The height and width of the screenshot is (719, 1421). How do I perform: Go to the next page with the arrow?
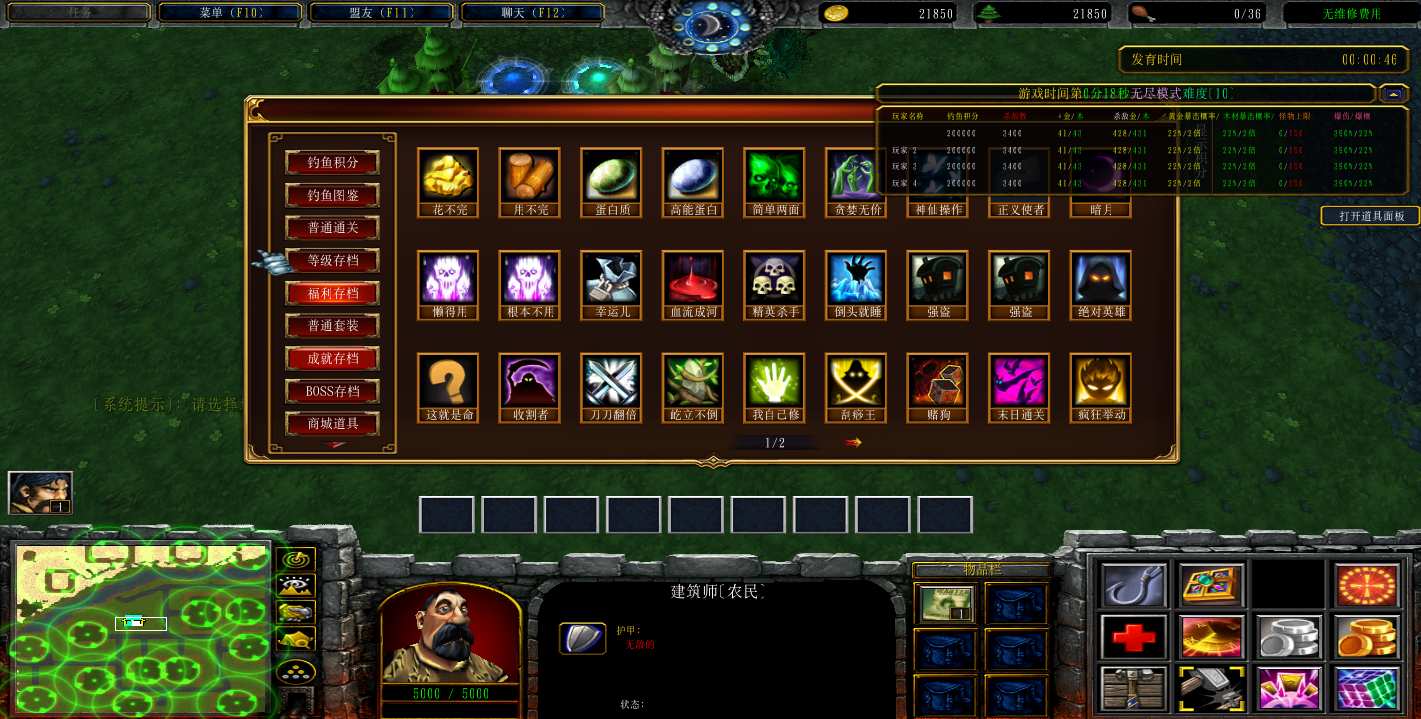click(853, 442)
